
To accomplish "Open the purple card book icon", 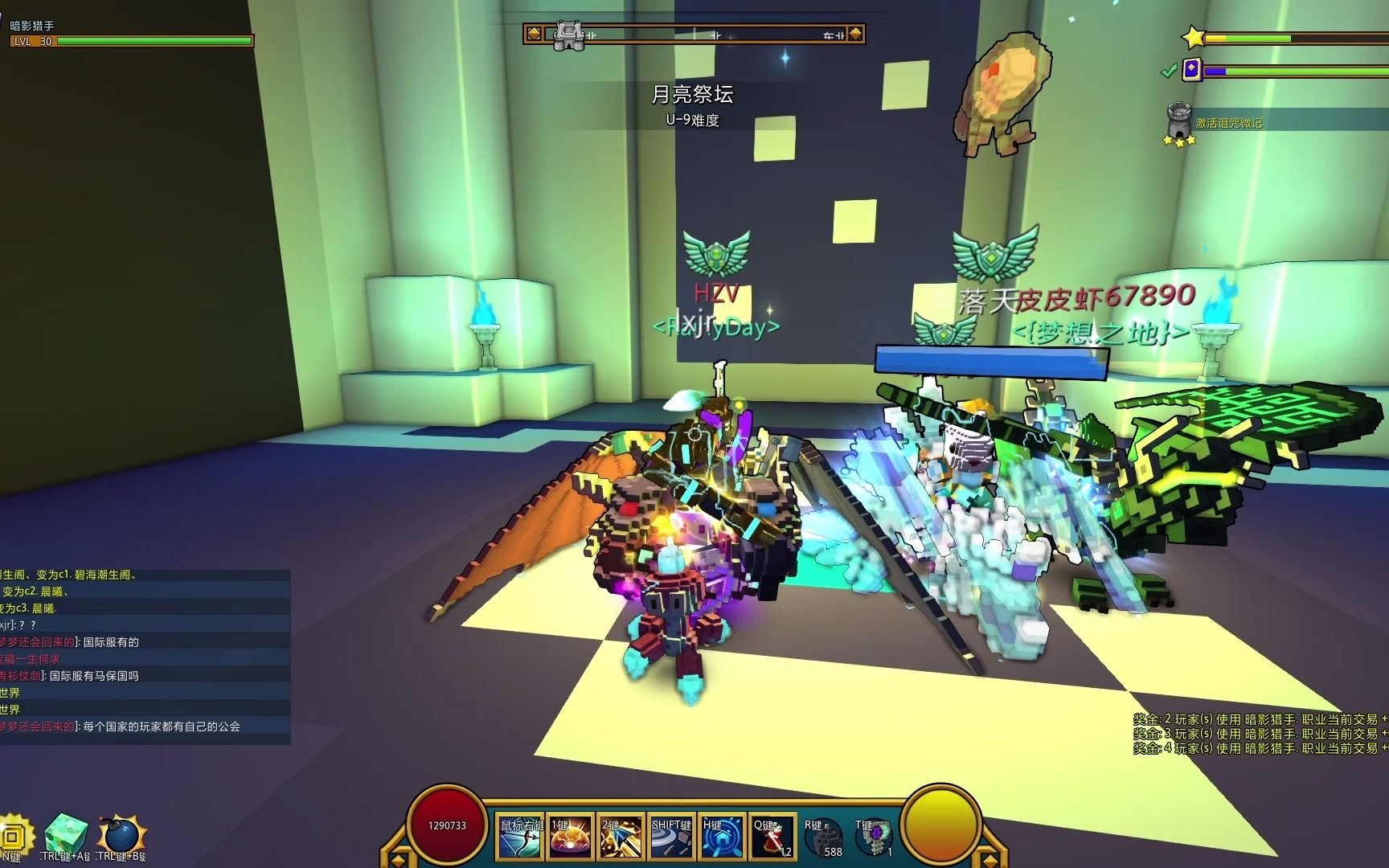I will coord(1192,70).
